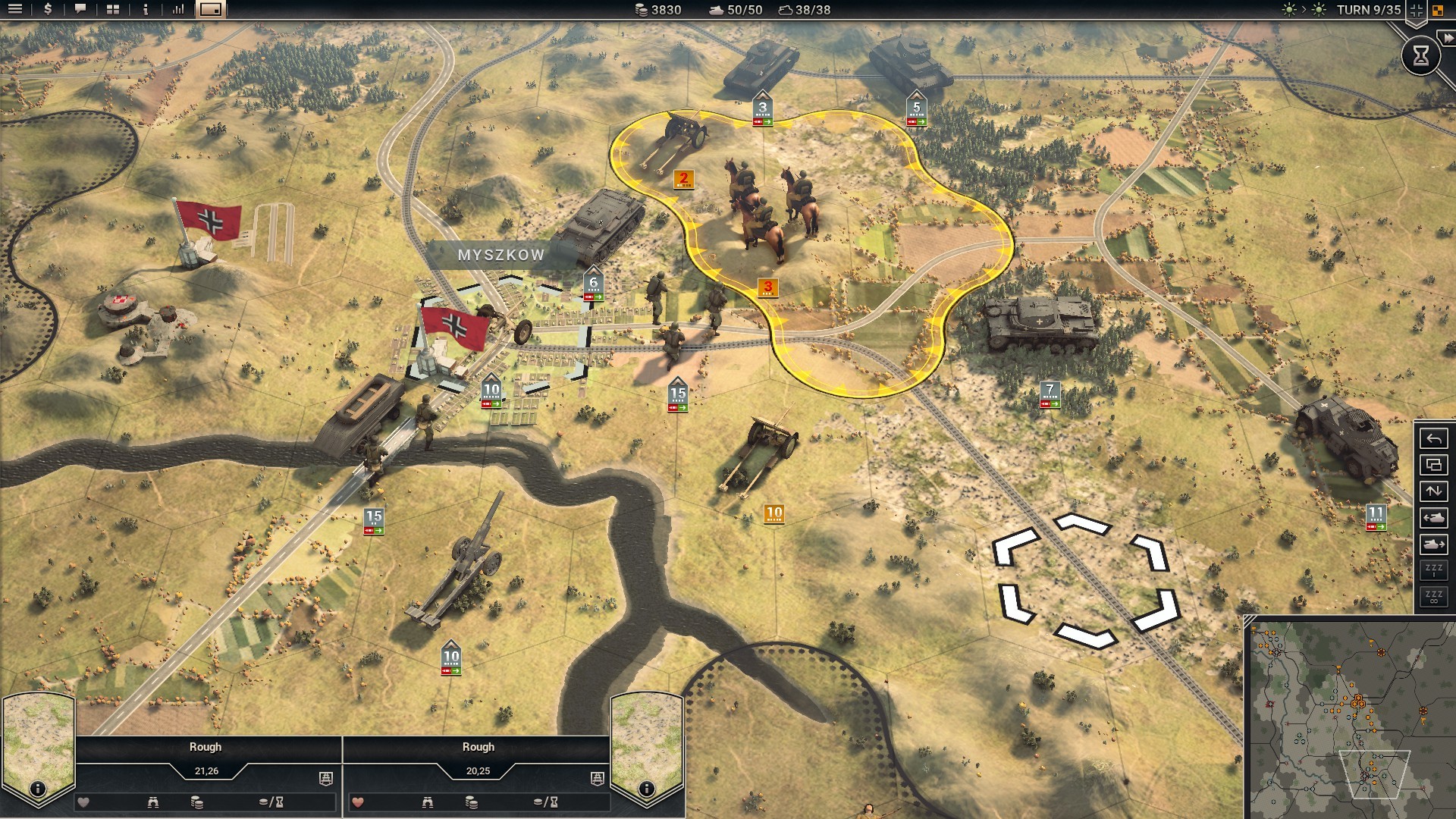Open the dollar sign purchase screen
This screenshot has width=1456, height=819.
[x=48, y=10]
